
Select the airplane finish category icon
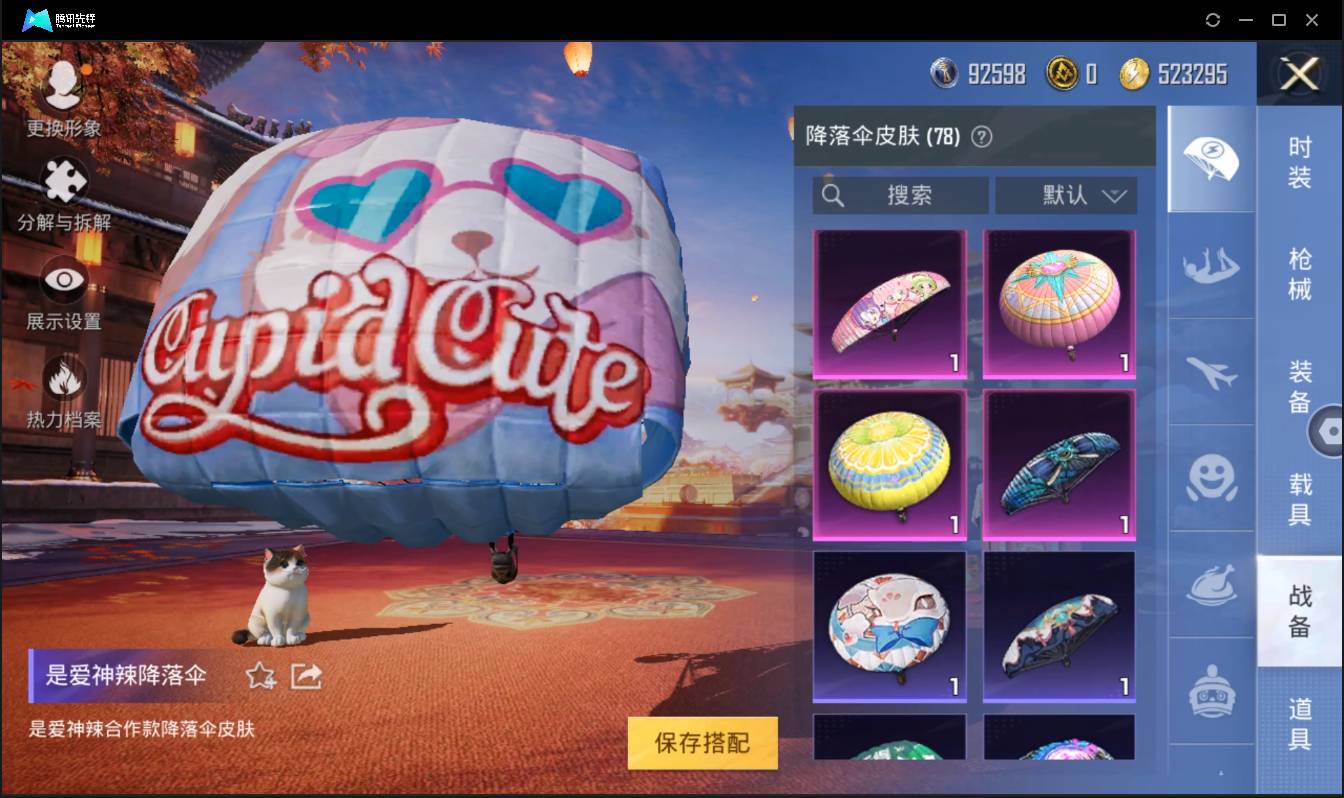(1210, 375)
